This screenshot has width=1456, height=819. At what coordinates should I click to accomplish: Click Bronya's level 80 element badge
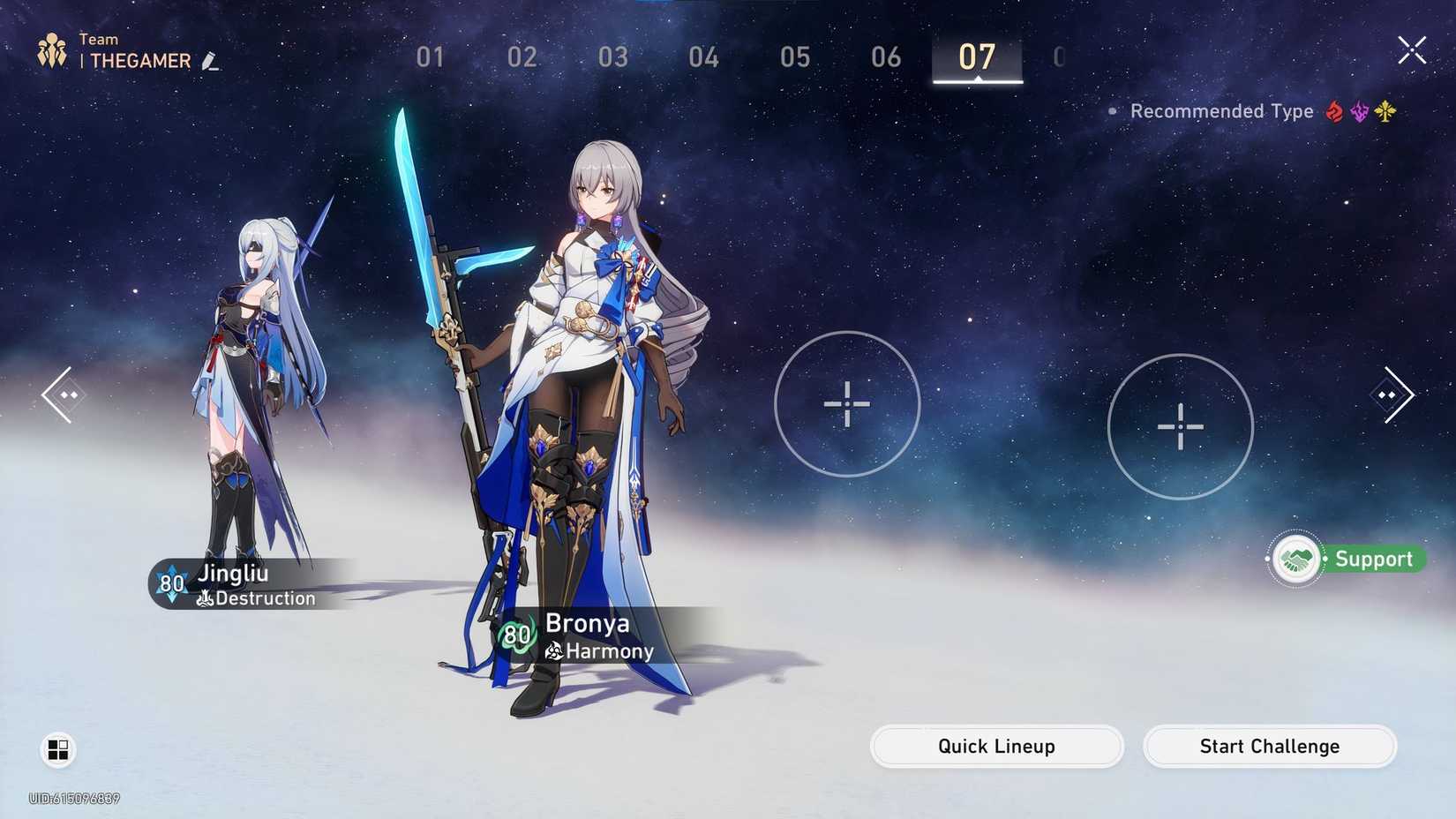pos(518,635)
